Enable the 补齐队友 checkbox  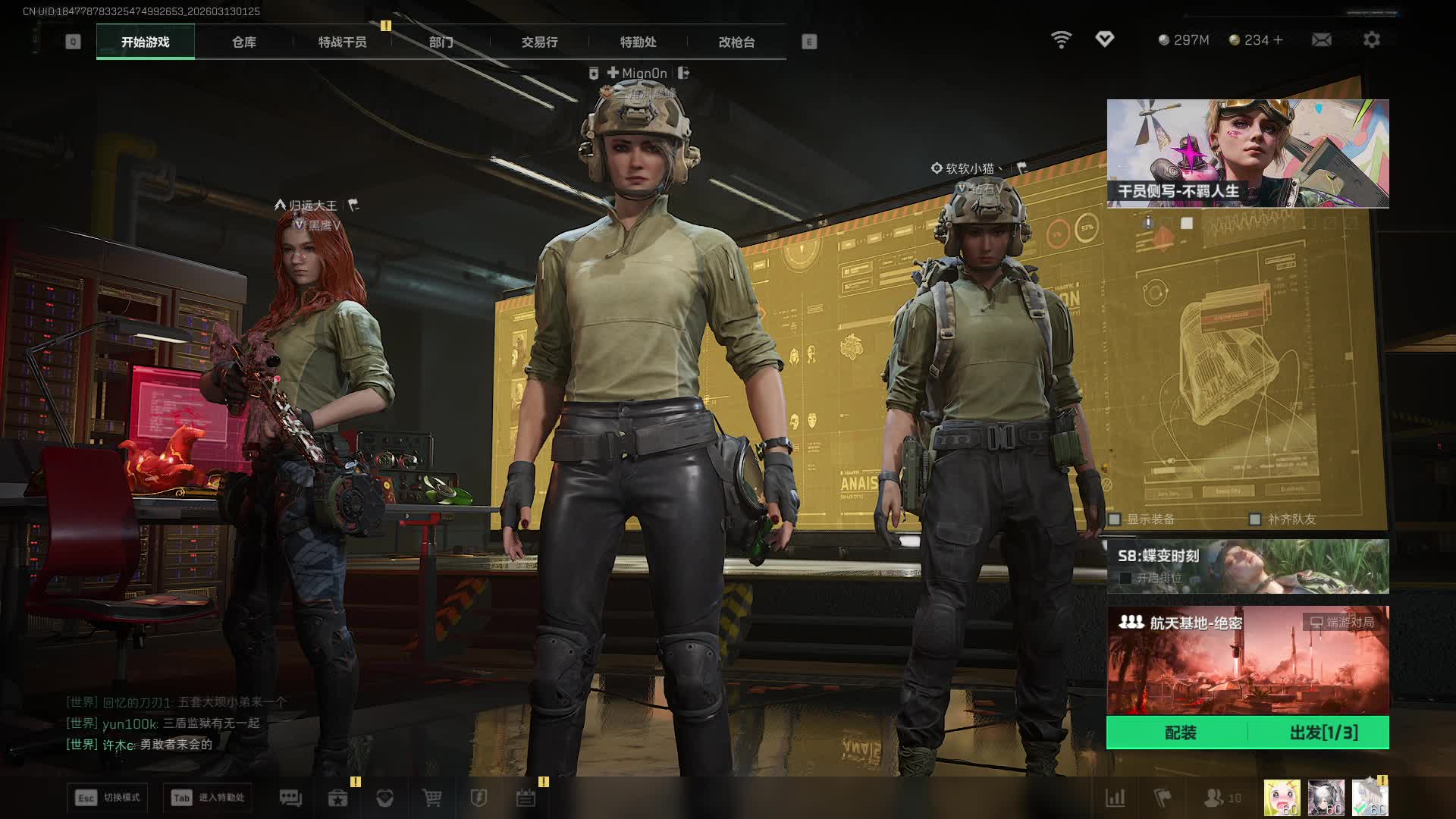tap(1255, 519)
